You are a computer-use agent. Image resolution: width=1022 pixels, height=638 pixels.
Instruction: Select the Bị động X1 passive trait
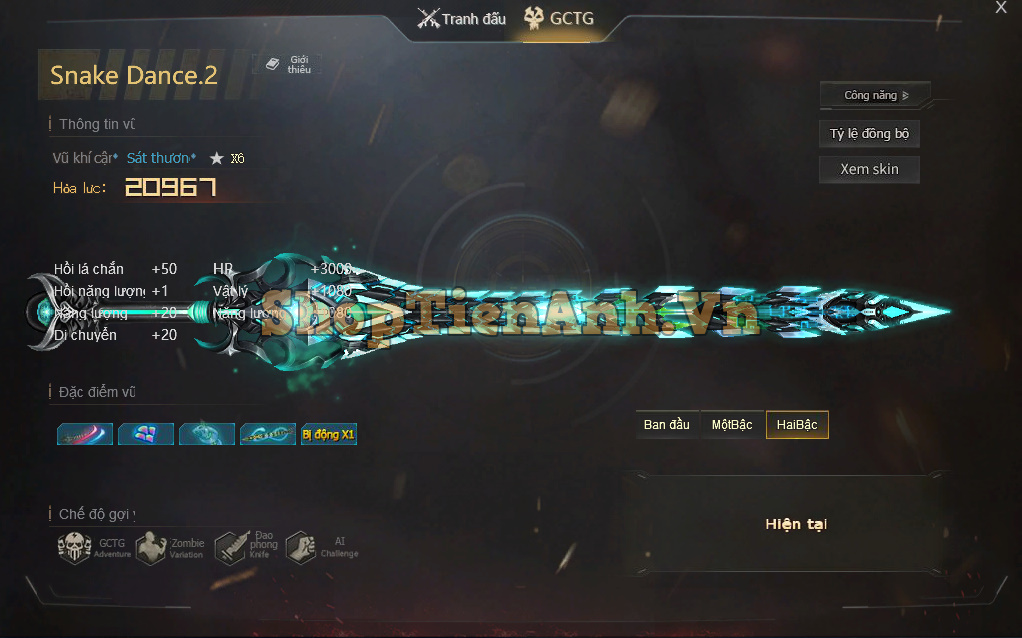pyautogui.click(x=329, y=434)
